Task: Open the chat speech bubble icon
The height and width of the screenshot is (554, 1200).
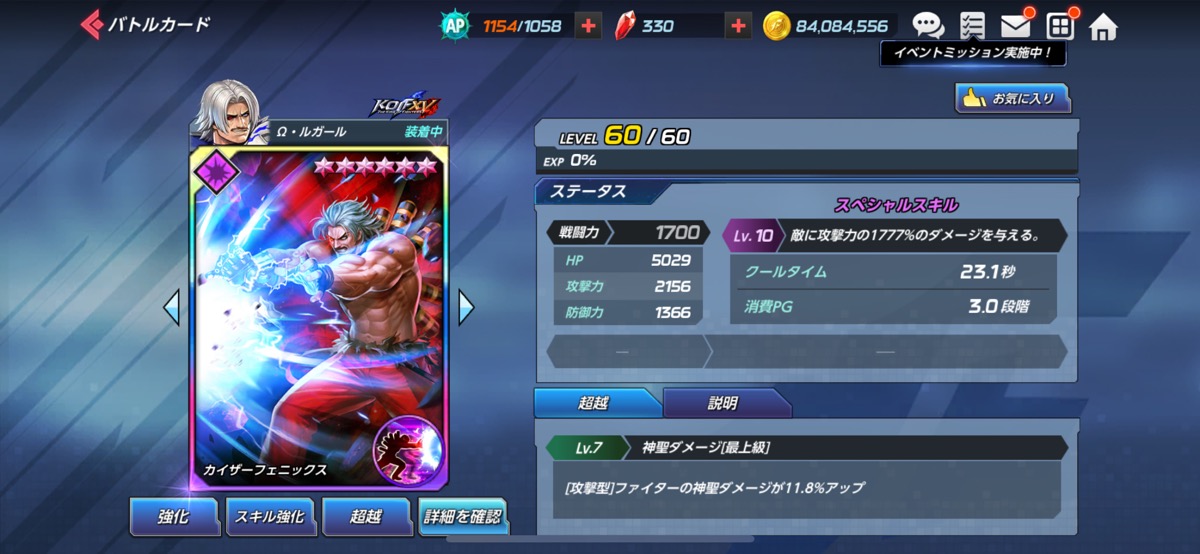Action: (x=927, y=25)
